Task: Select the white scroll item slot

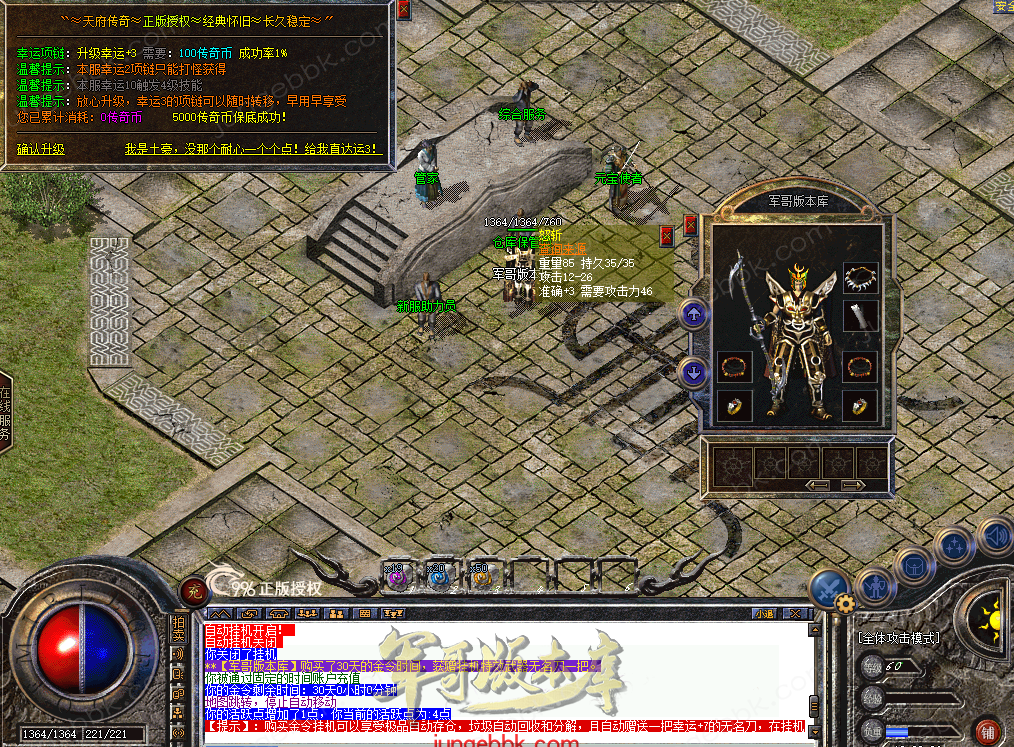Action: coord(860,316)
